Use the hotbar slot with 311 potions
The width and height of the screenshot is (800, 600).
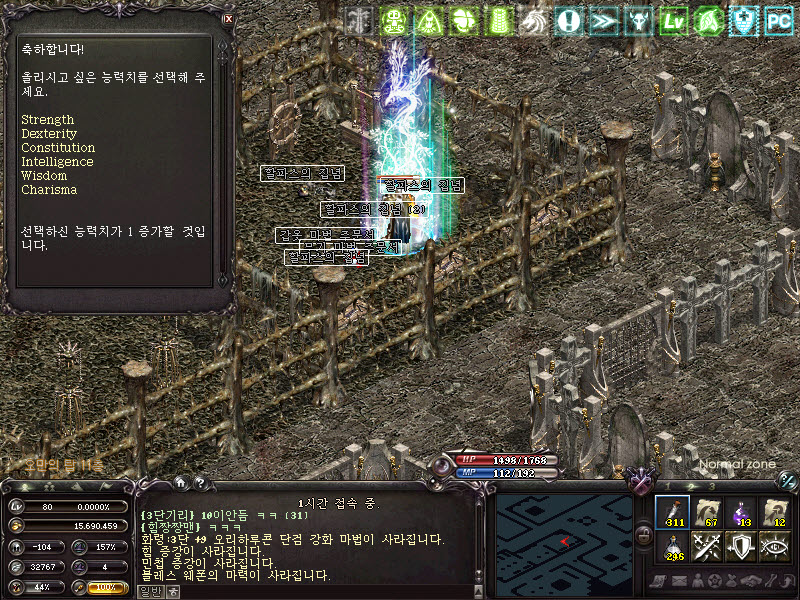coord(672,511)
